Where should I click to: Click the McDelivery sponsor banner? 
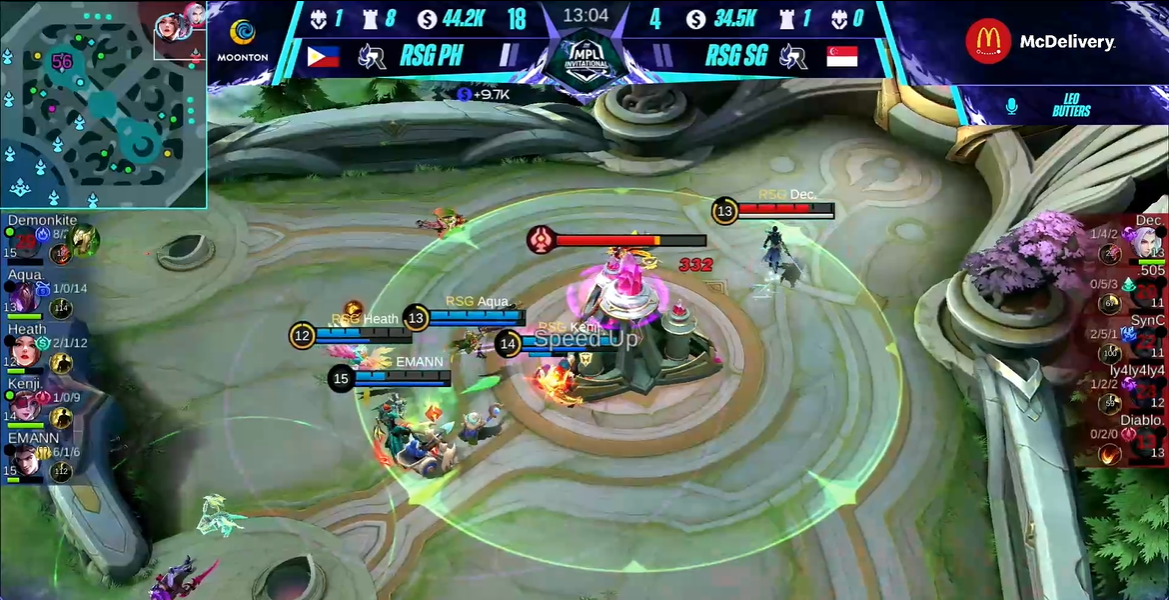click(1041, 42)
